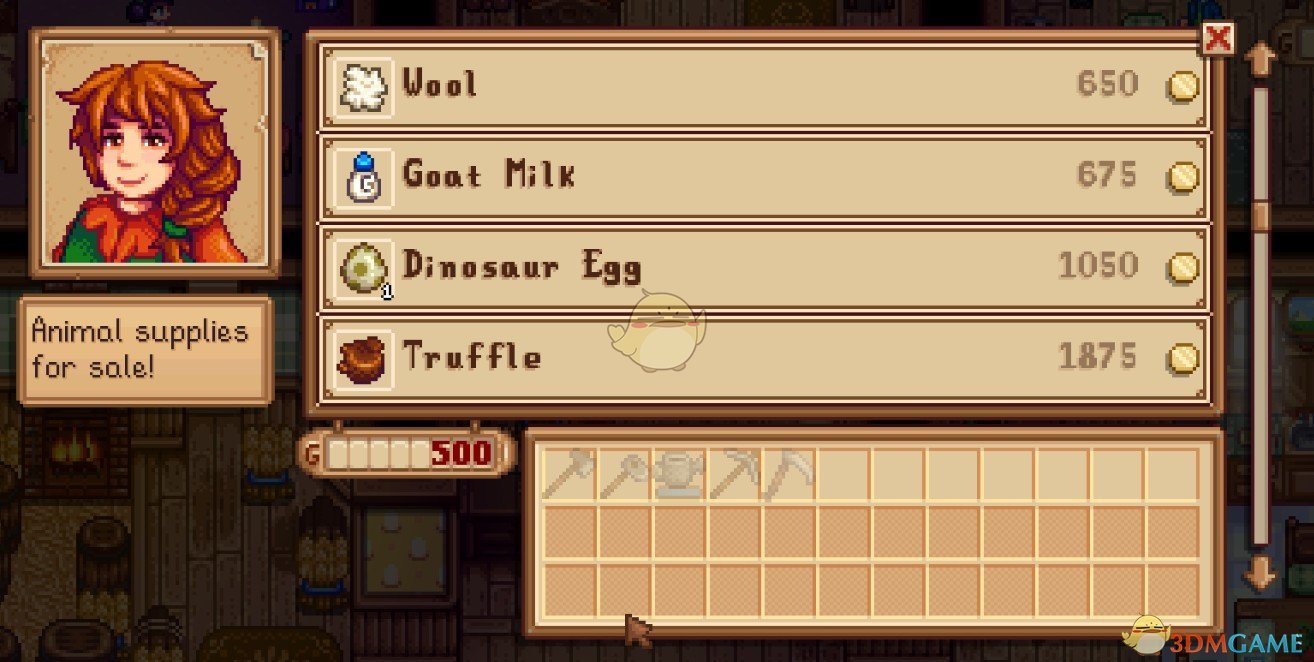Select the axe in the inventory
Screen dimensions: 1314x662
569,473
